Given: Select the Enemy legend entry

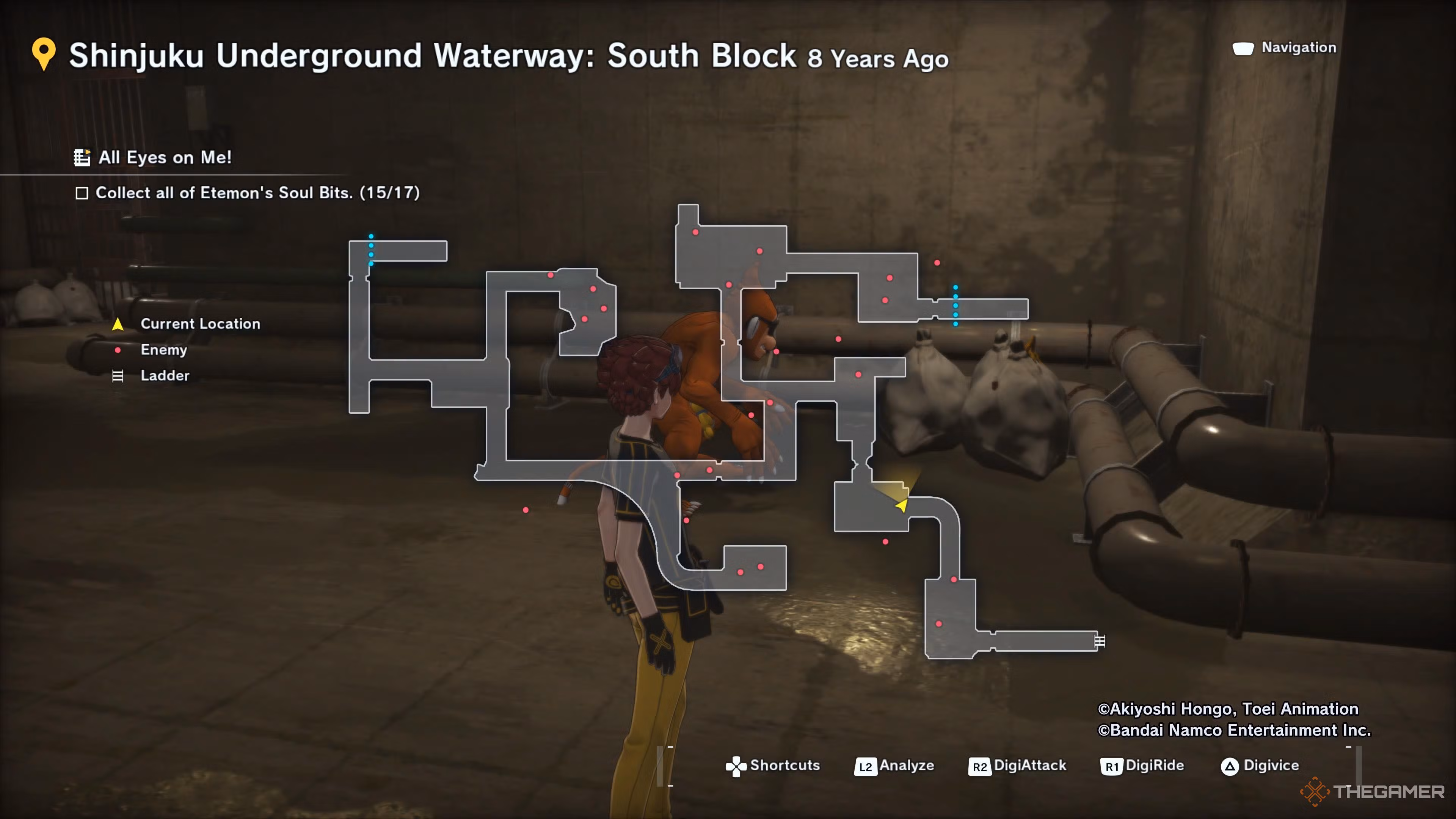Looking at the screenshot, I should (x=163, y=350).
